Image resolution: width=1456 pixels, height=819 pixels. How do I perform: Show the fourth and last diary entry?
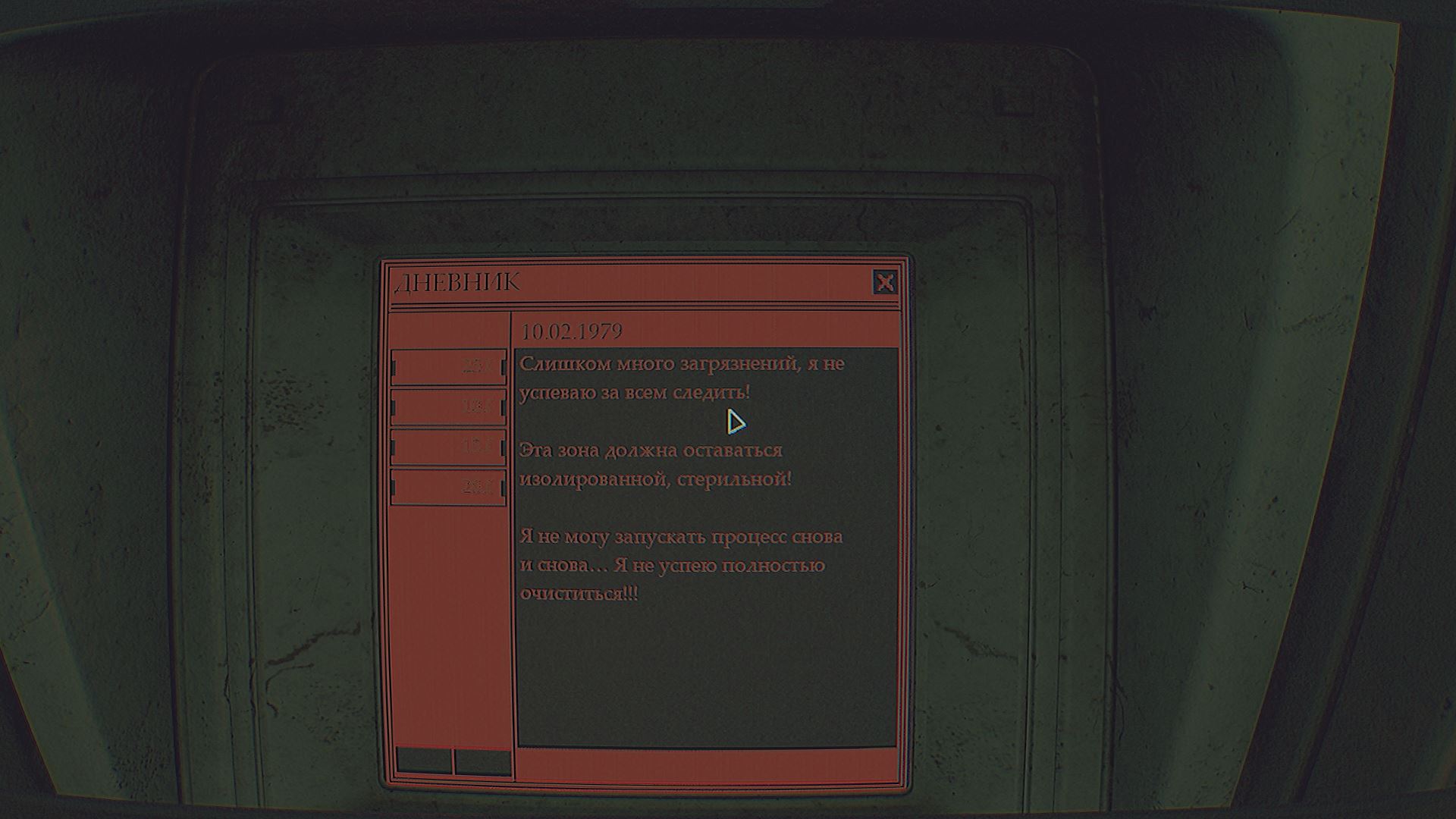pos(448,487)
